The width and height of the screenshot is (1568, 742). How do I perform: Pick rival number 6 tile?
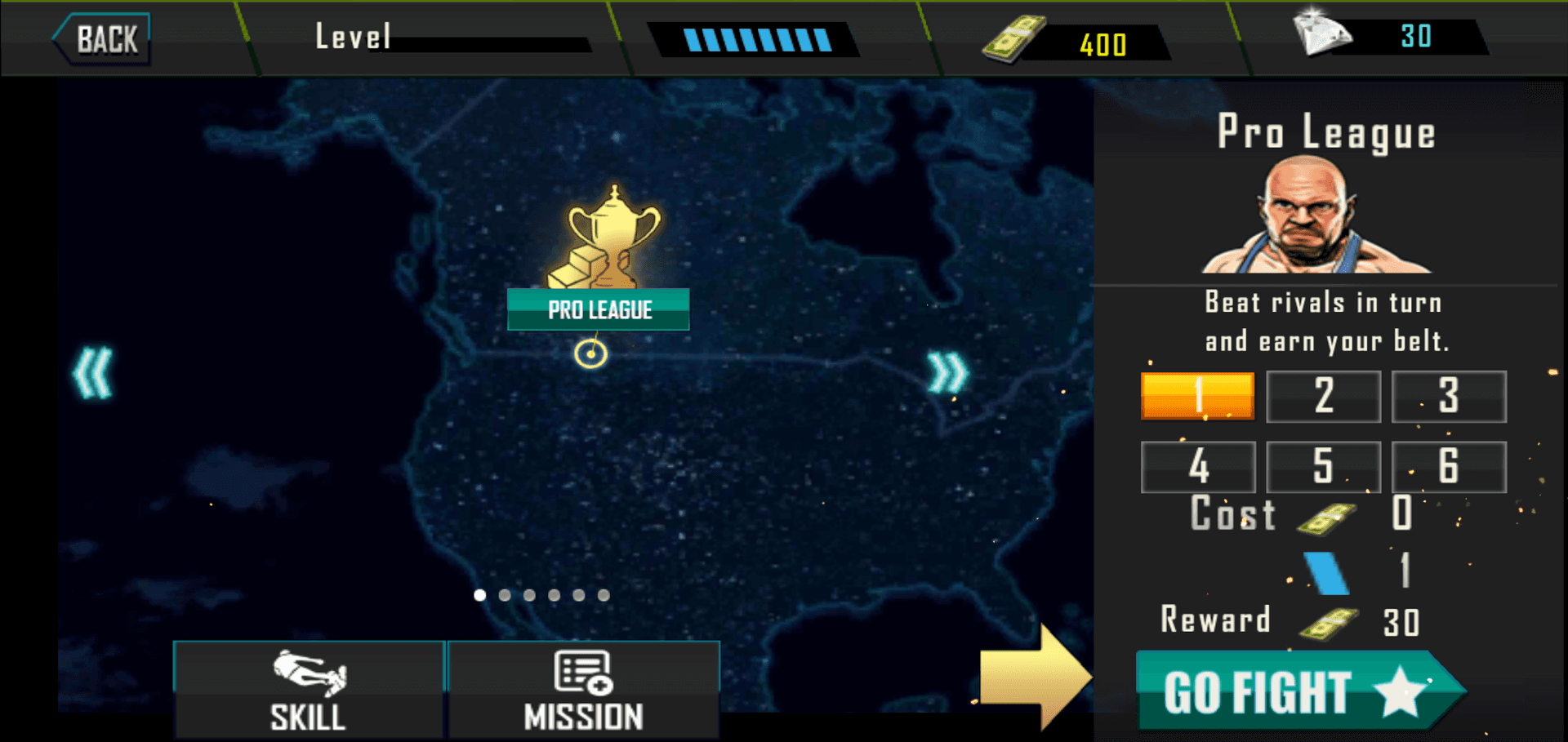pyautogui.click(x=1449, y=466)
